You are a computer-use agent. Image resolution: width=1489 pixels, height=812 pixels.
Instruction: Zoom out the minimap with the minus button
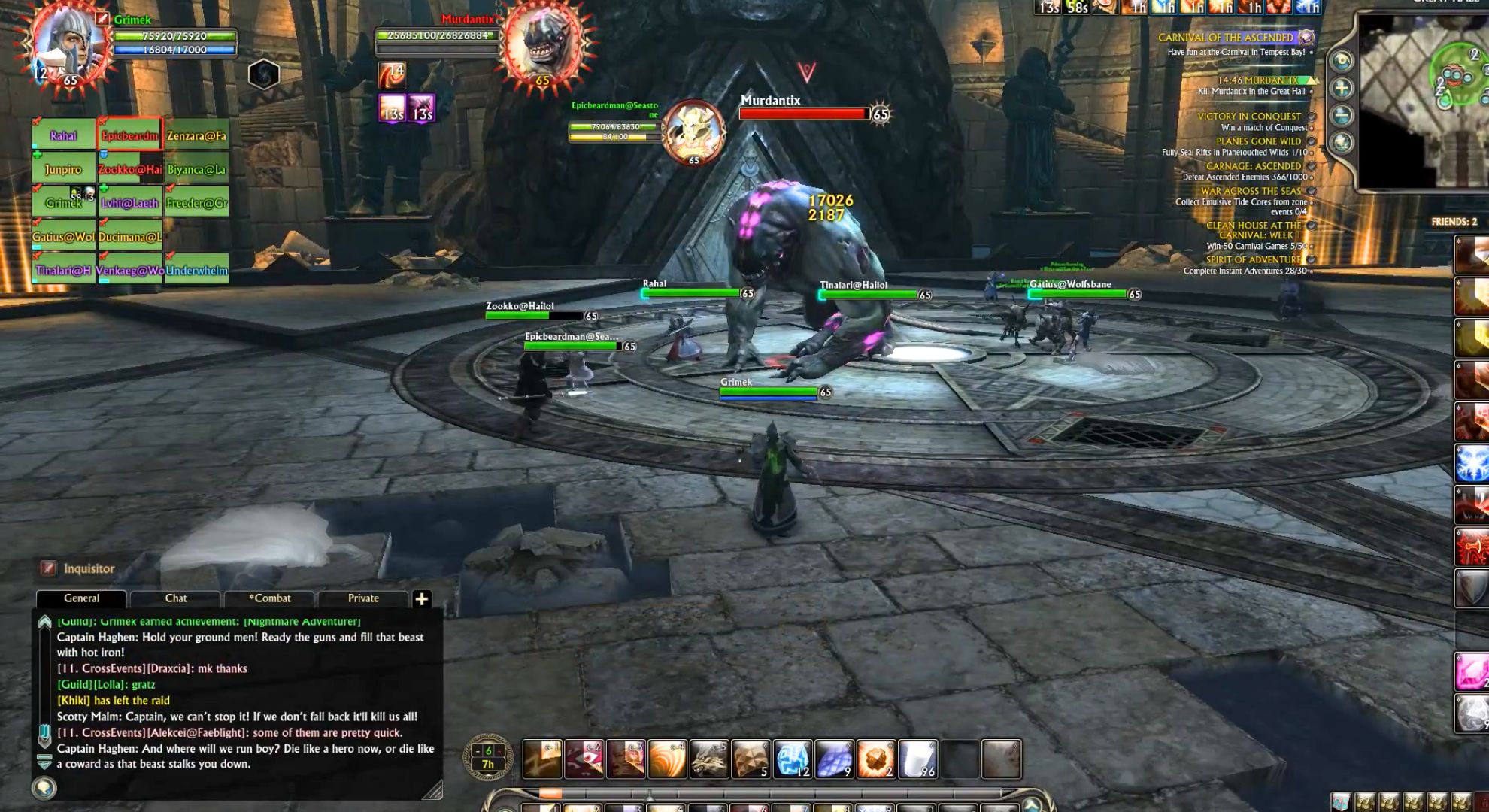[x=1341, y=115]
